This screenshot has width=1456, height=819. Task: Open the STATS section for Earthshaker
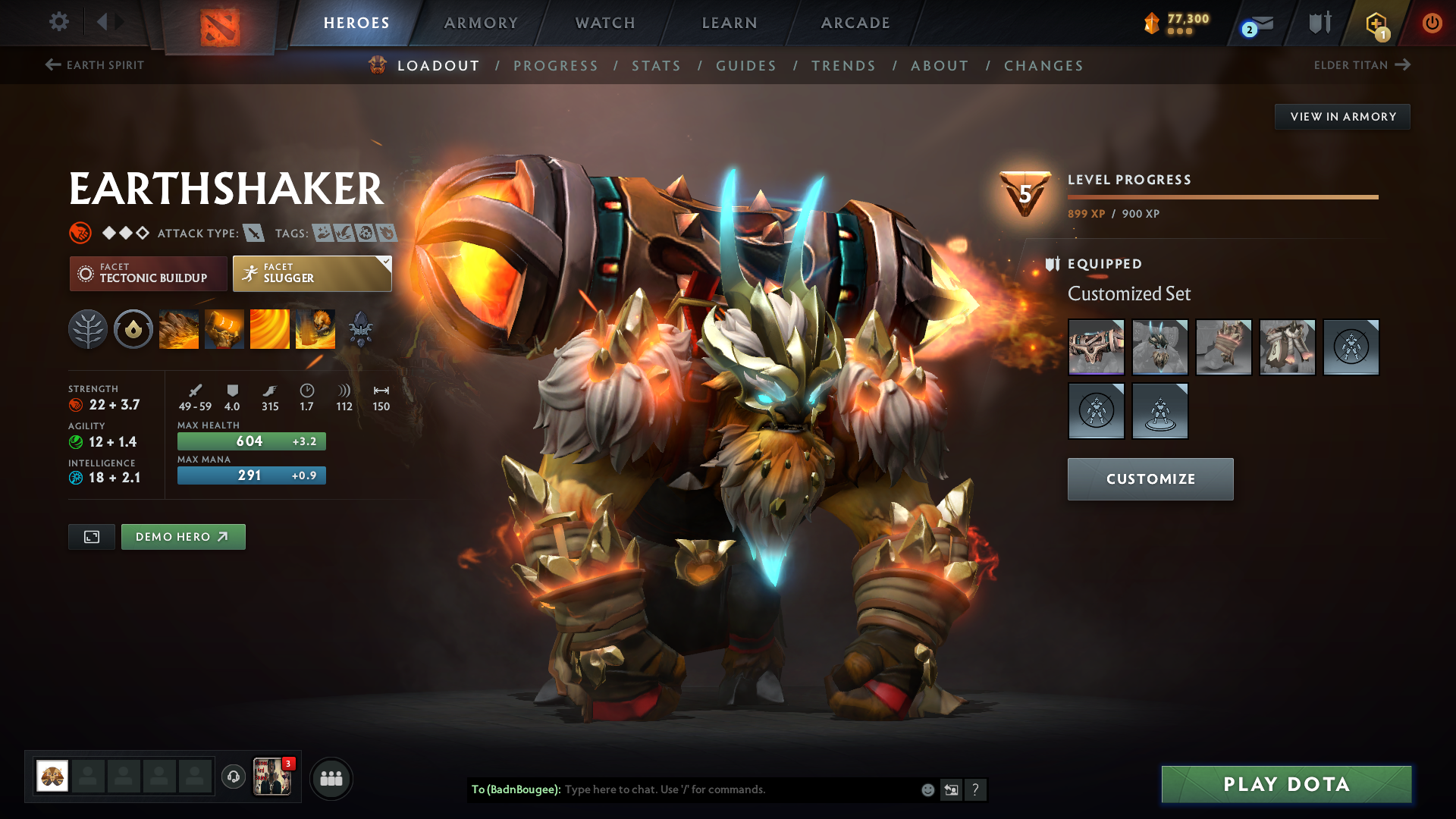click(x=657, y=65)
